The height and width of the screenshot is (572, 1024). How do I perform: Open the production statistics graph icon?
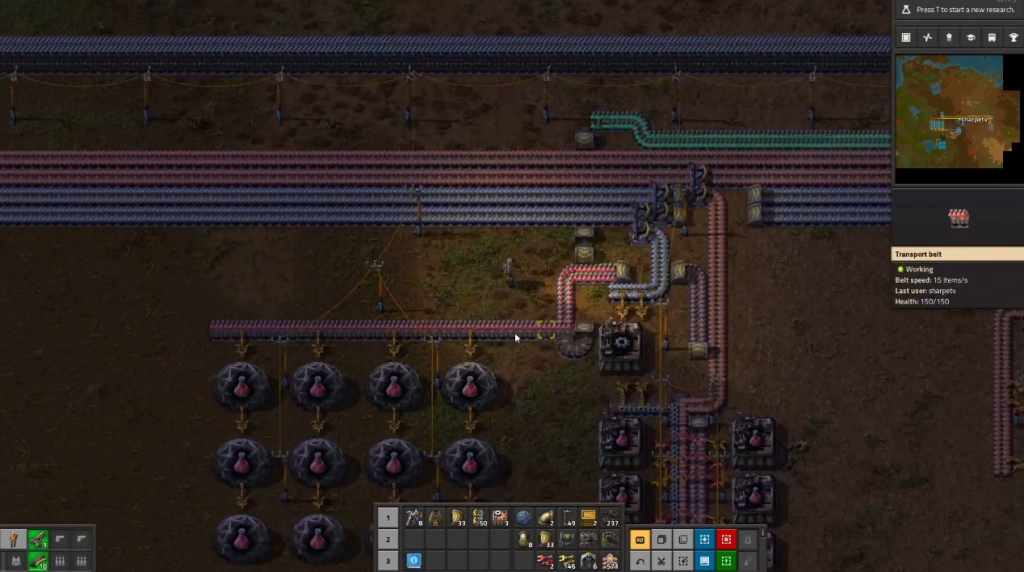click(927, 37)
